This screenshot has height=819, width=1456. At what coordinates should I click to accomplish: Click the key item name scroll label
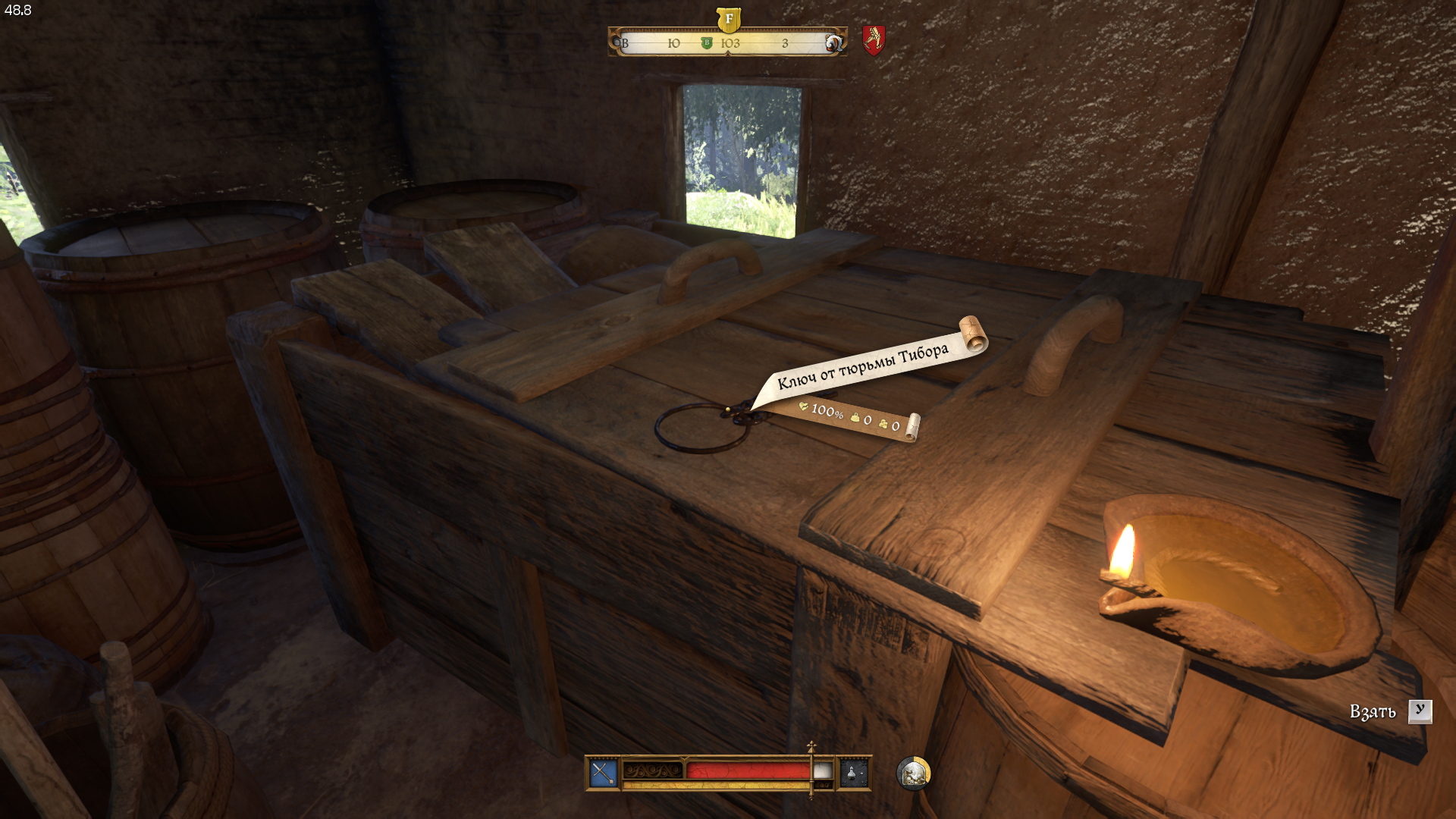[863, 366]
